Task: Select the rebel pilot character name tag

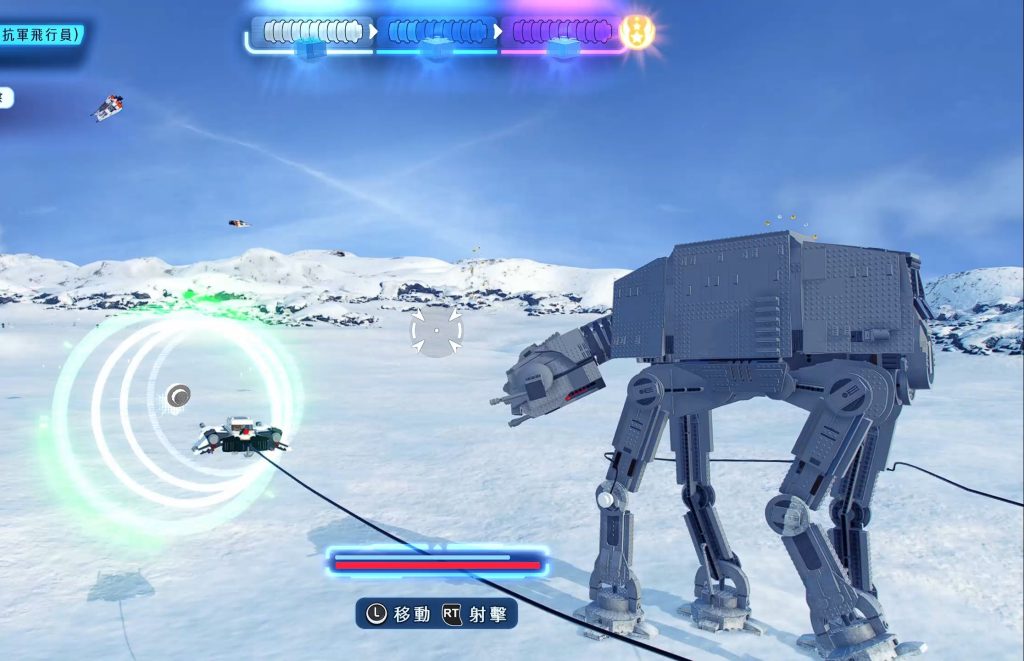Action: pos(40,35)
